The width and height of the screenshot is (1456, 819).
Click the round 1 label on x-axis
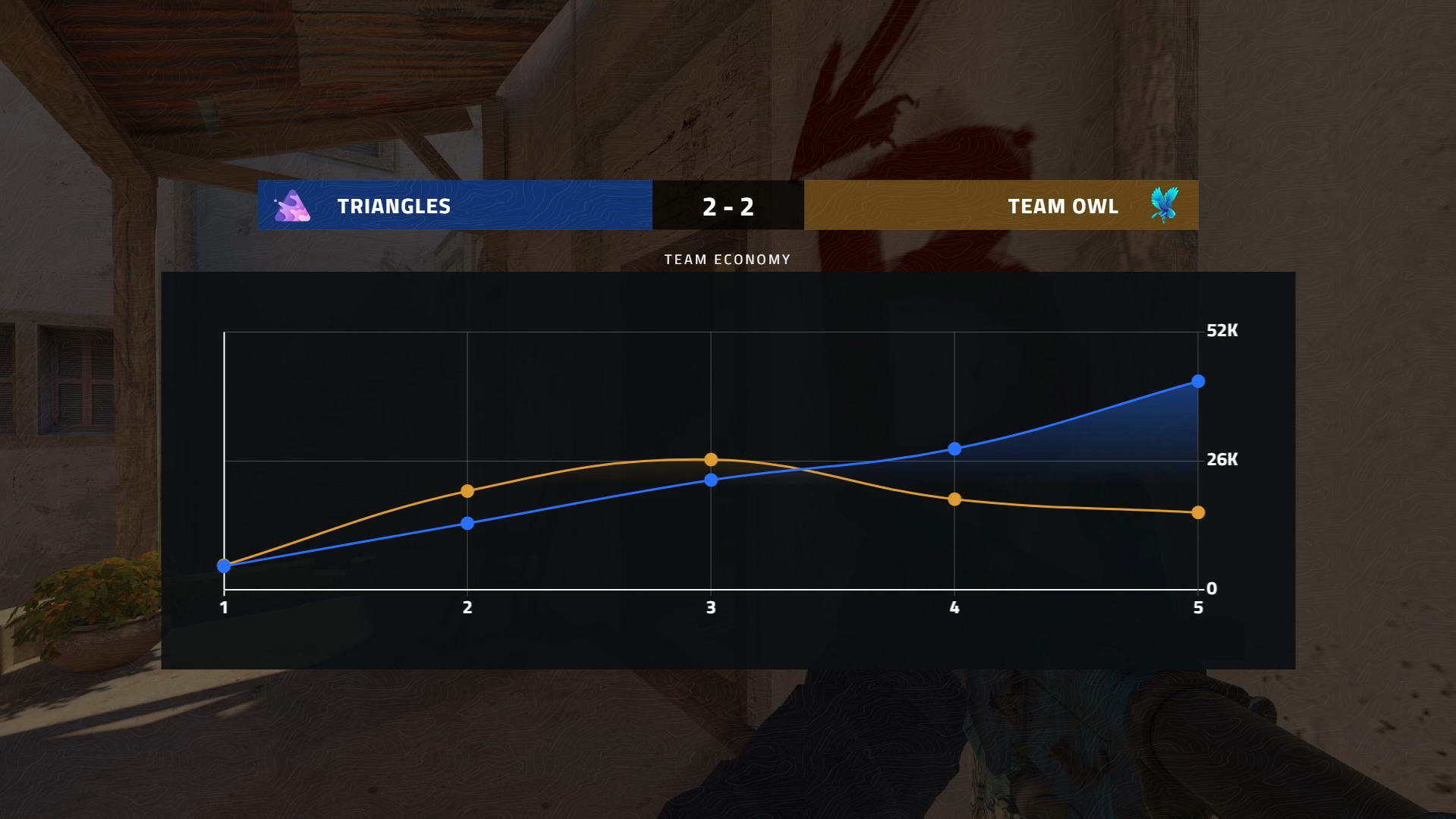point(224,606)
